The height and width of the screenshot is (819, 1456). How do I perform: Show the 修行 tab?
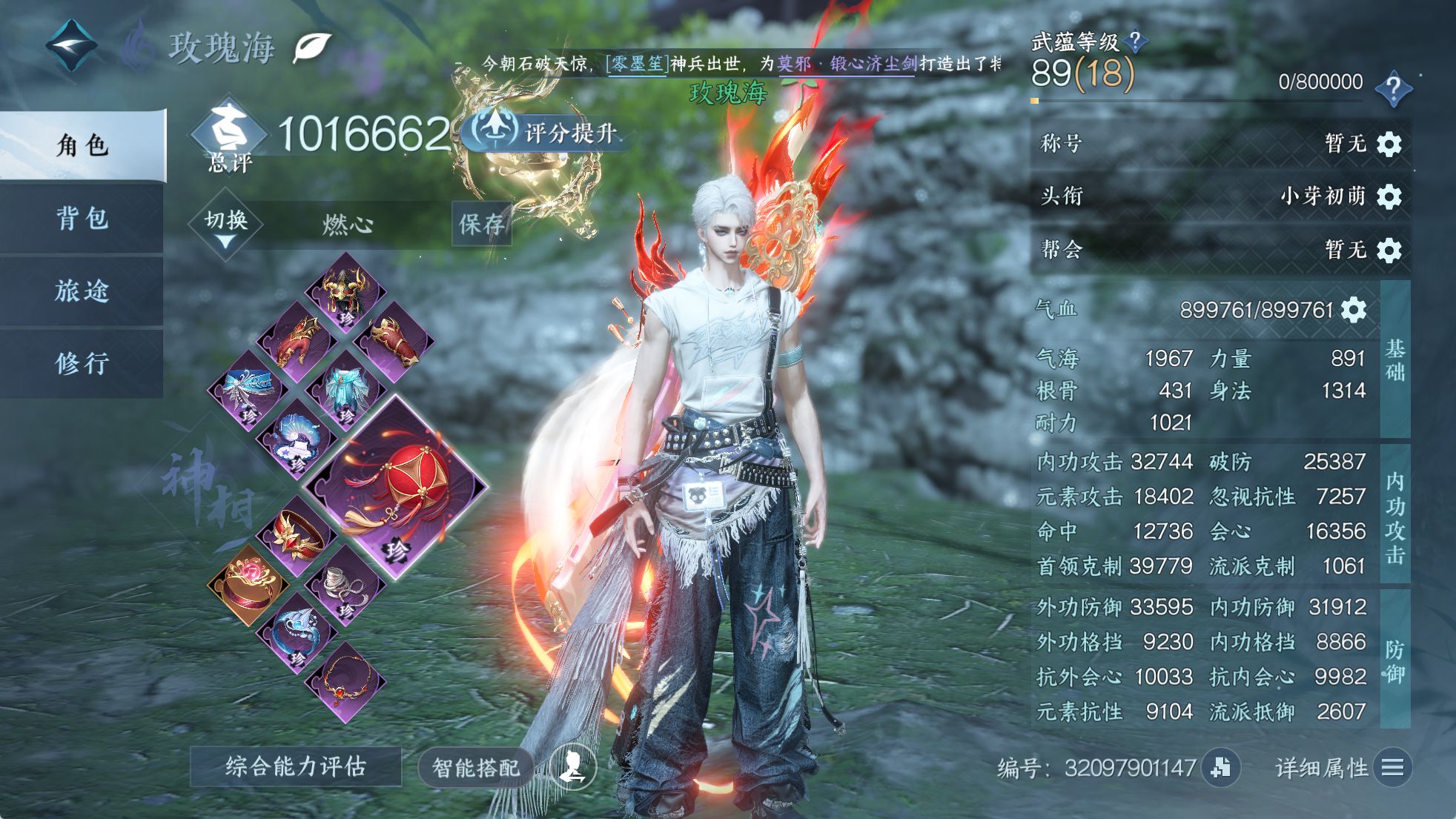tap(82, 363)
